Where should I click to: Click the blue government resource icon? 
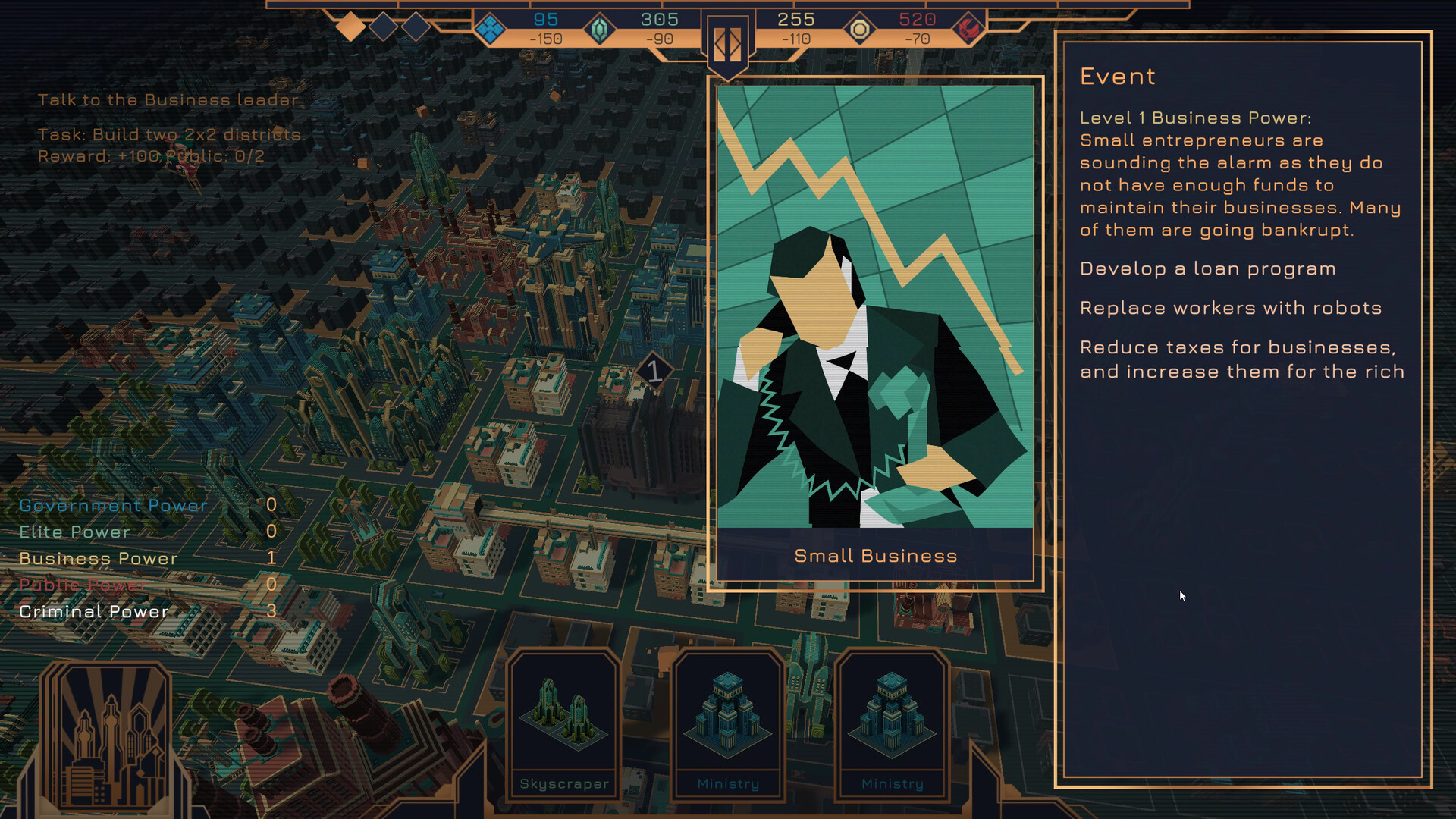pyautogui.click(x=489, y=30)
